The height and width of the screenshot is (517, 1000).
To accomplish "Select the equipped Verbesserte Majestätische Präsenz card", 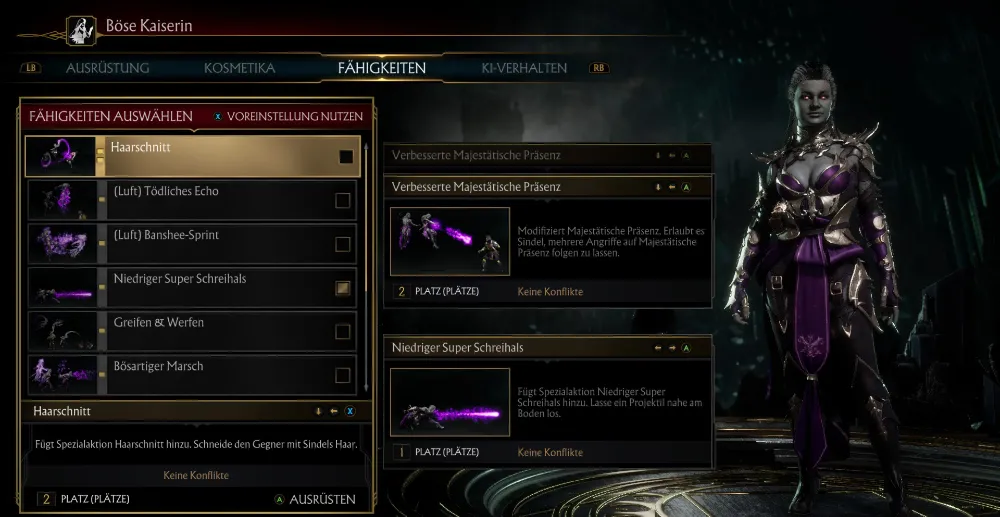I will pos(548,240).
